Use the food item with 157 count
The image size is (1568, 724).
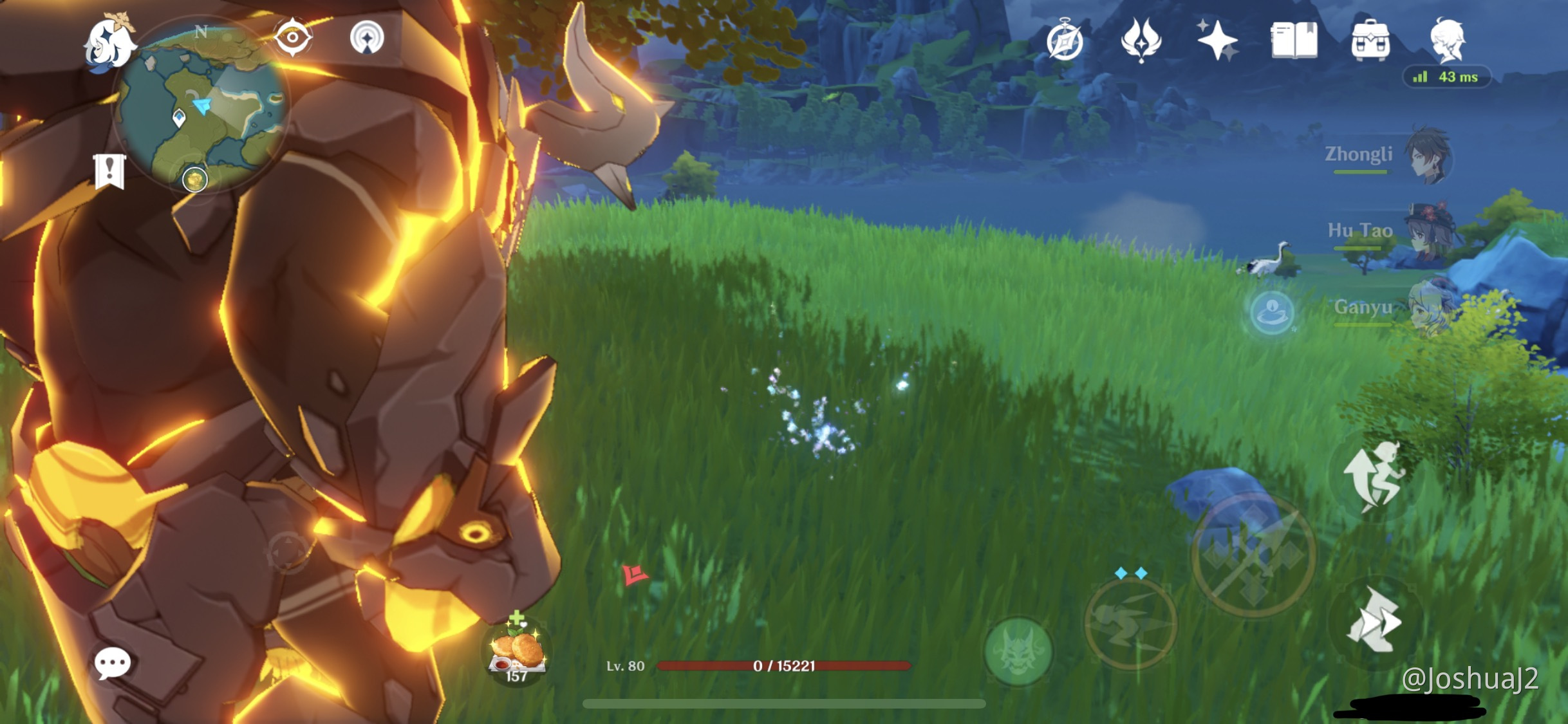coord(517,651)
